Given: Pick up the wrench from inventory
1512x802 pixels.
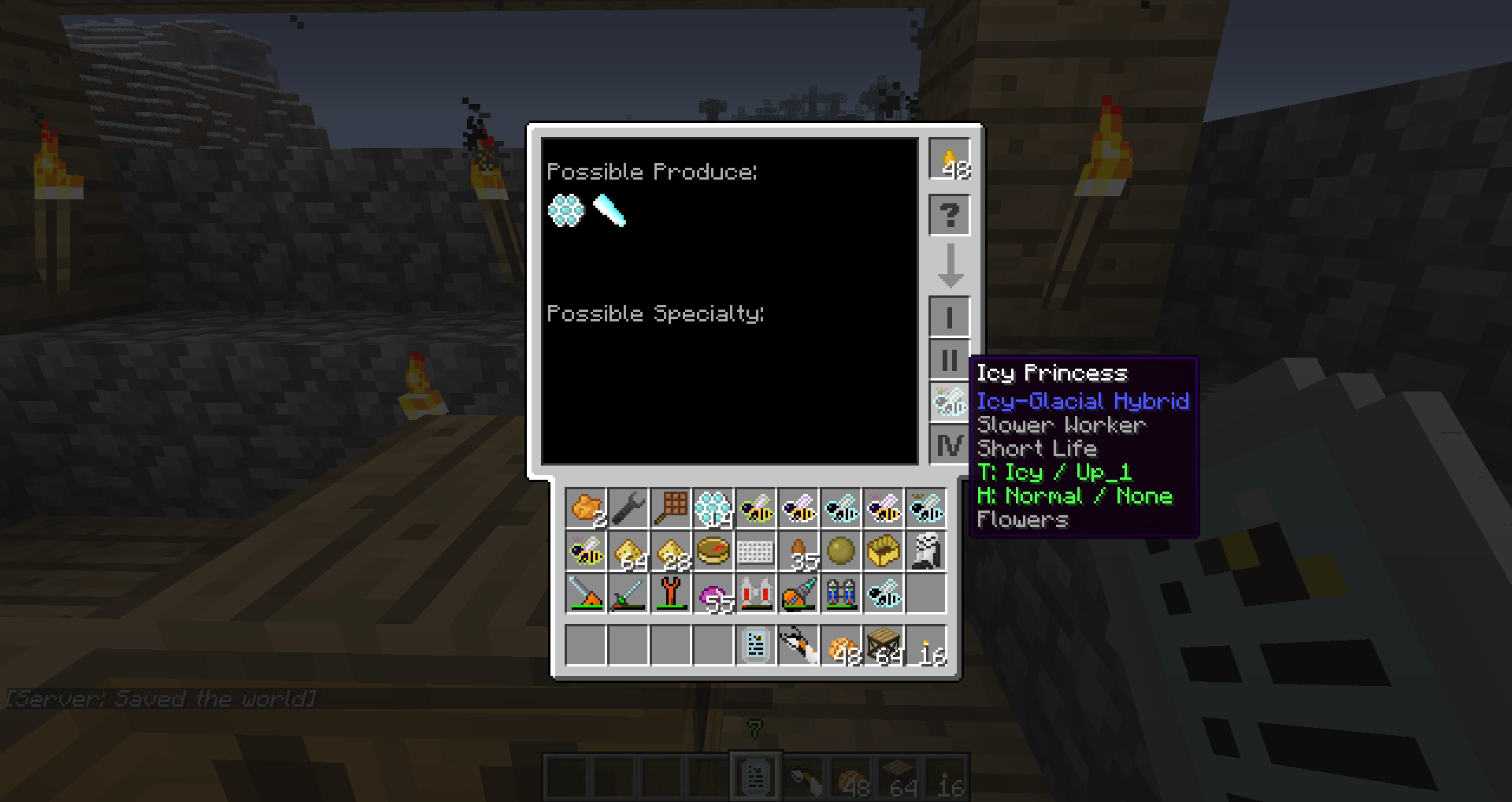Looking at the screenshot, I should click(x=628, y=509).
